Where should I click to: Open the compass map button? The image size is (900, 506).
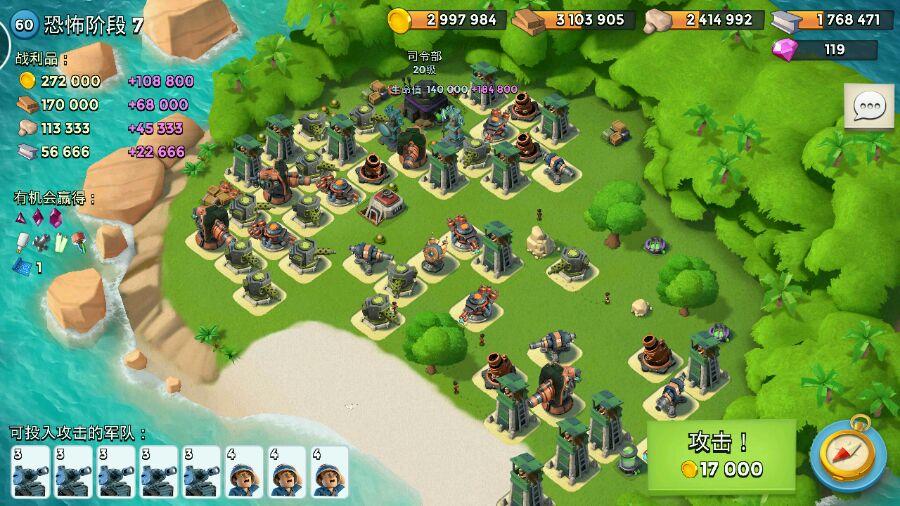tap(848, 454)
